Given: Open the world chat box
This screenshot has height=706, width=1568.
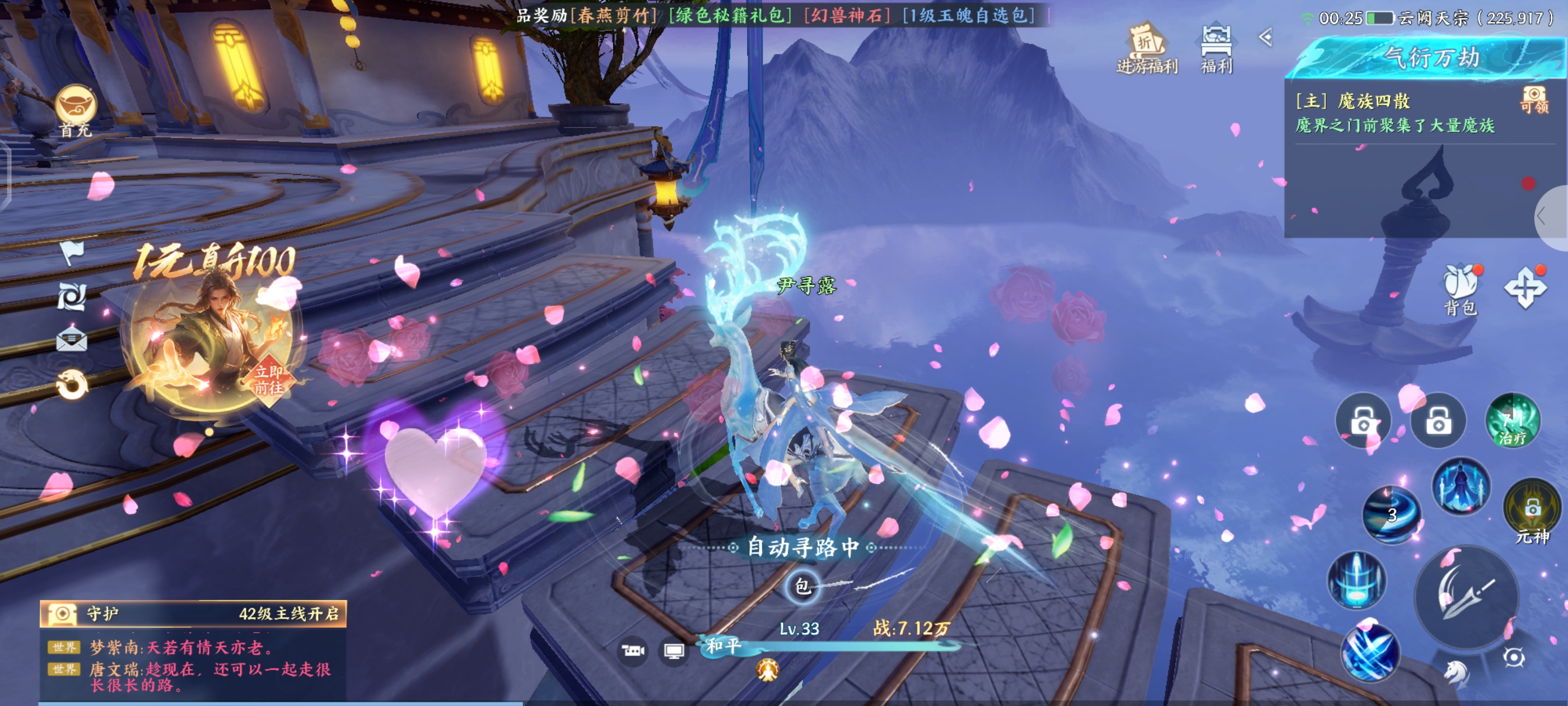Looking at the screenshot, I should coord(193,666).
